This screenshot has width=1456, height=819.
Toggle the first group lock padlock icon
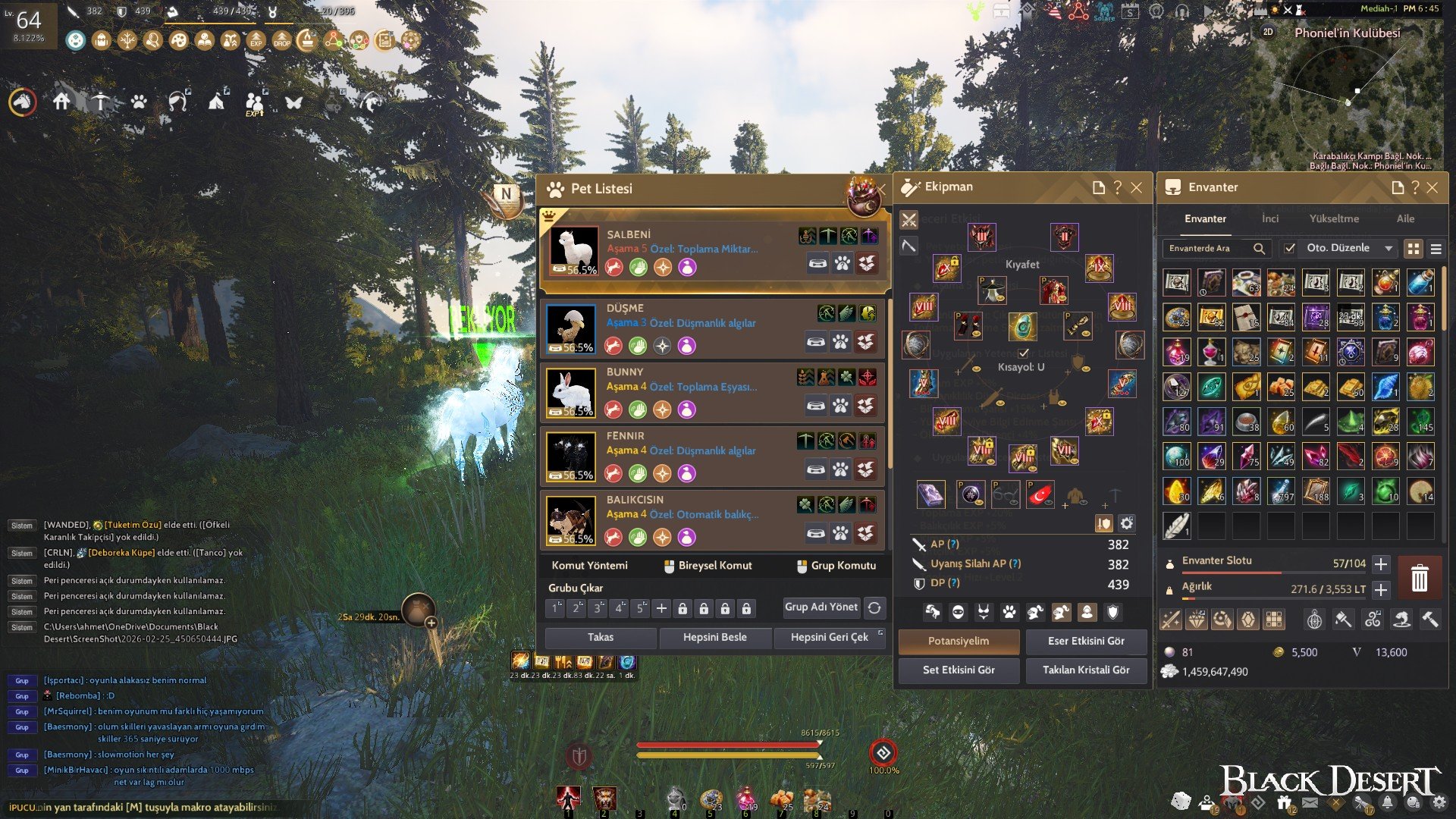coord(682,608)
